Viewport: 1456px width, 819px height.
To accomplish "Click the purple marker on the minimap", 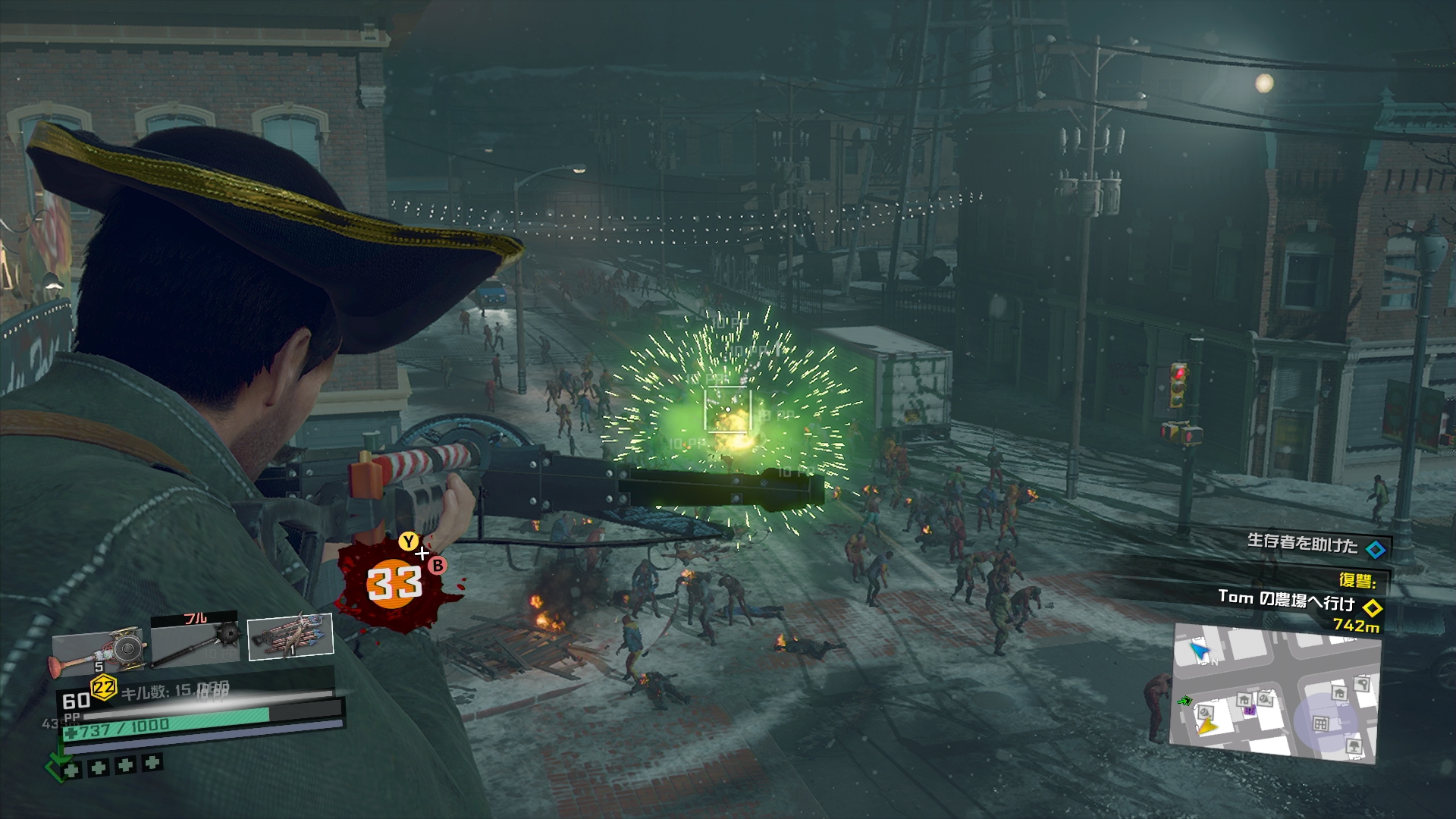I will 1249,711.
